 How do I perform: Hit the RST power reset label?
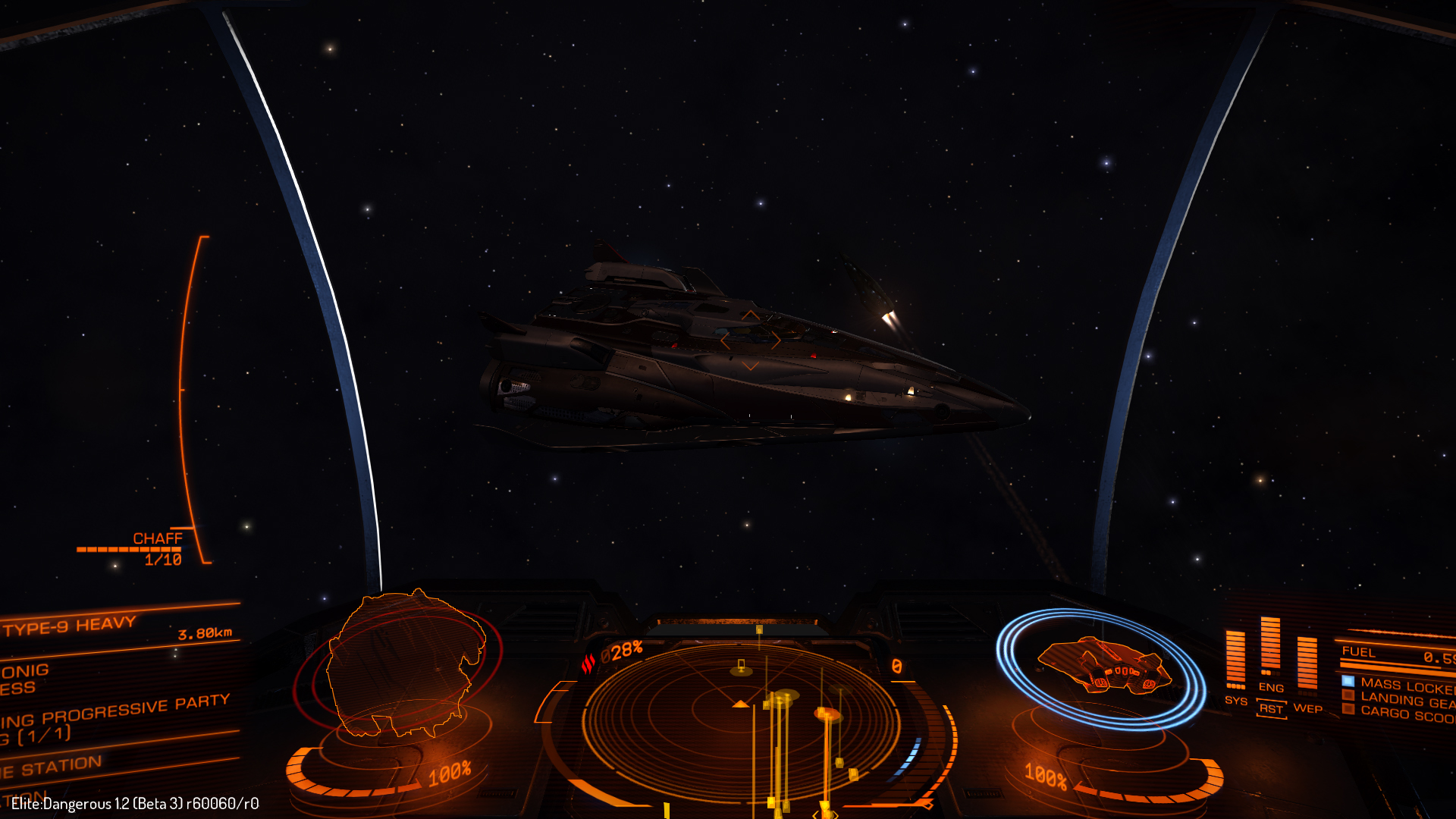[x=1271, y=709]
